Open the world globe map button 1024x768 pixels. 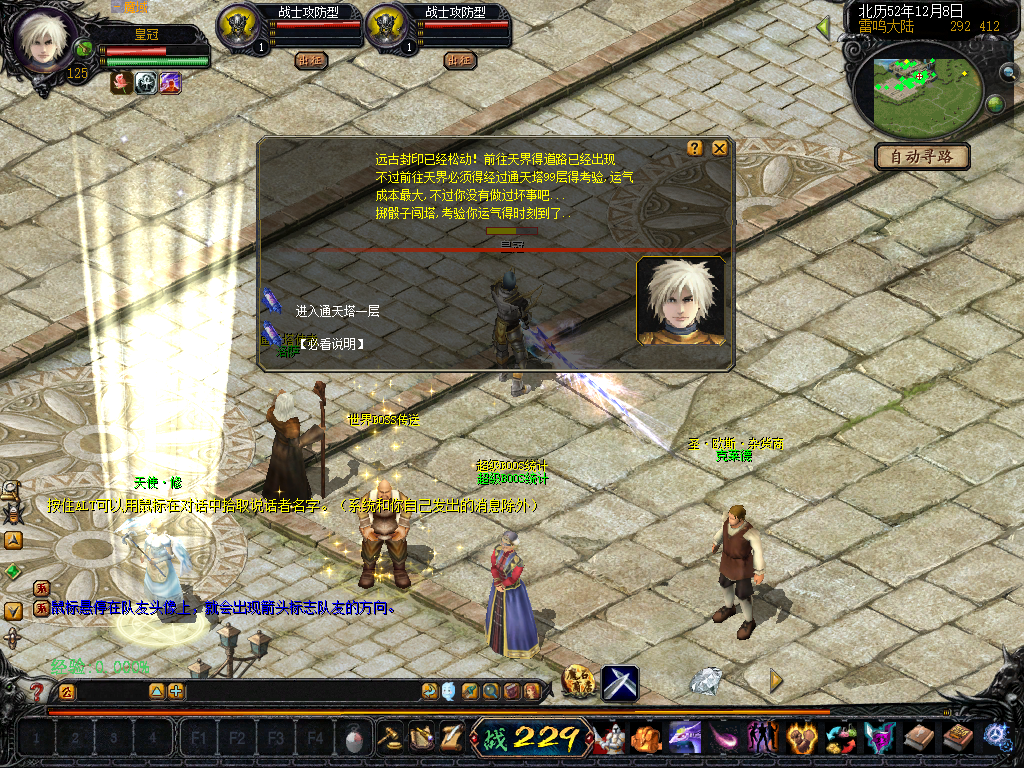pos(995,104)
